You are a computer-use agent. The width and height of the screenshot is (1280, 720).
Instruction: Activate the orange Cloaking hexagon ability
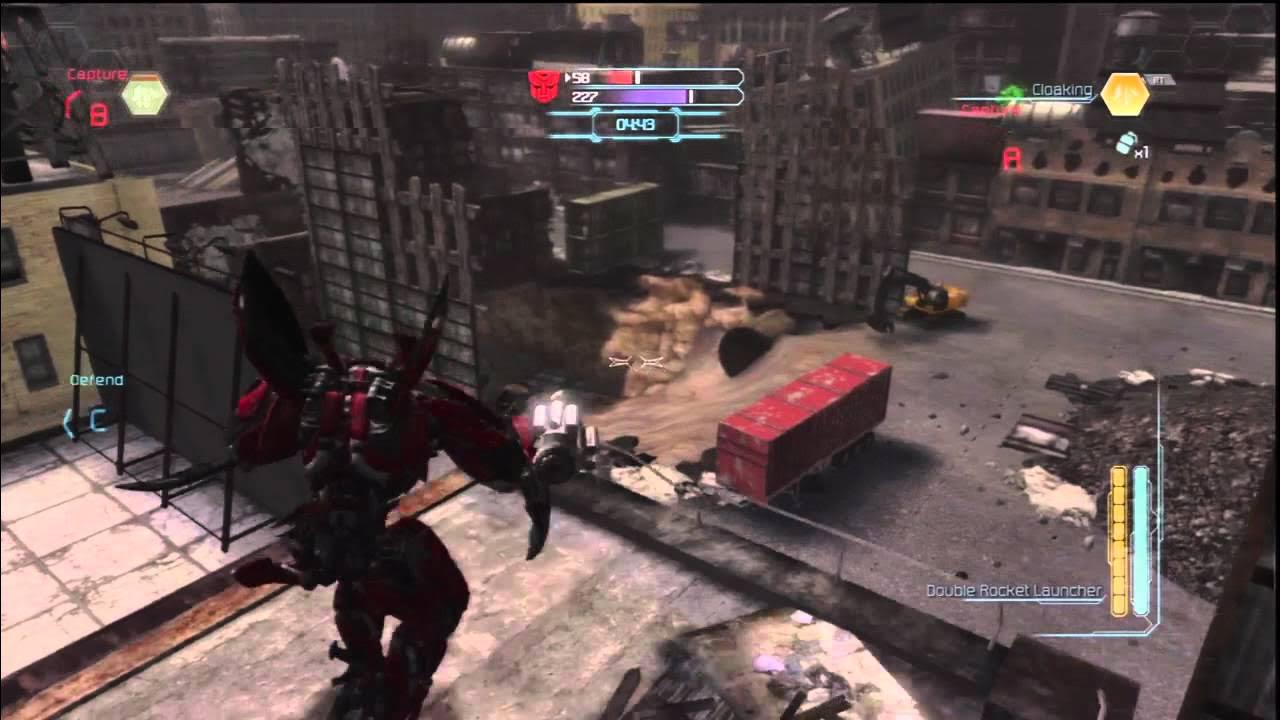click(1125, 95)
